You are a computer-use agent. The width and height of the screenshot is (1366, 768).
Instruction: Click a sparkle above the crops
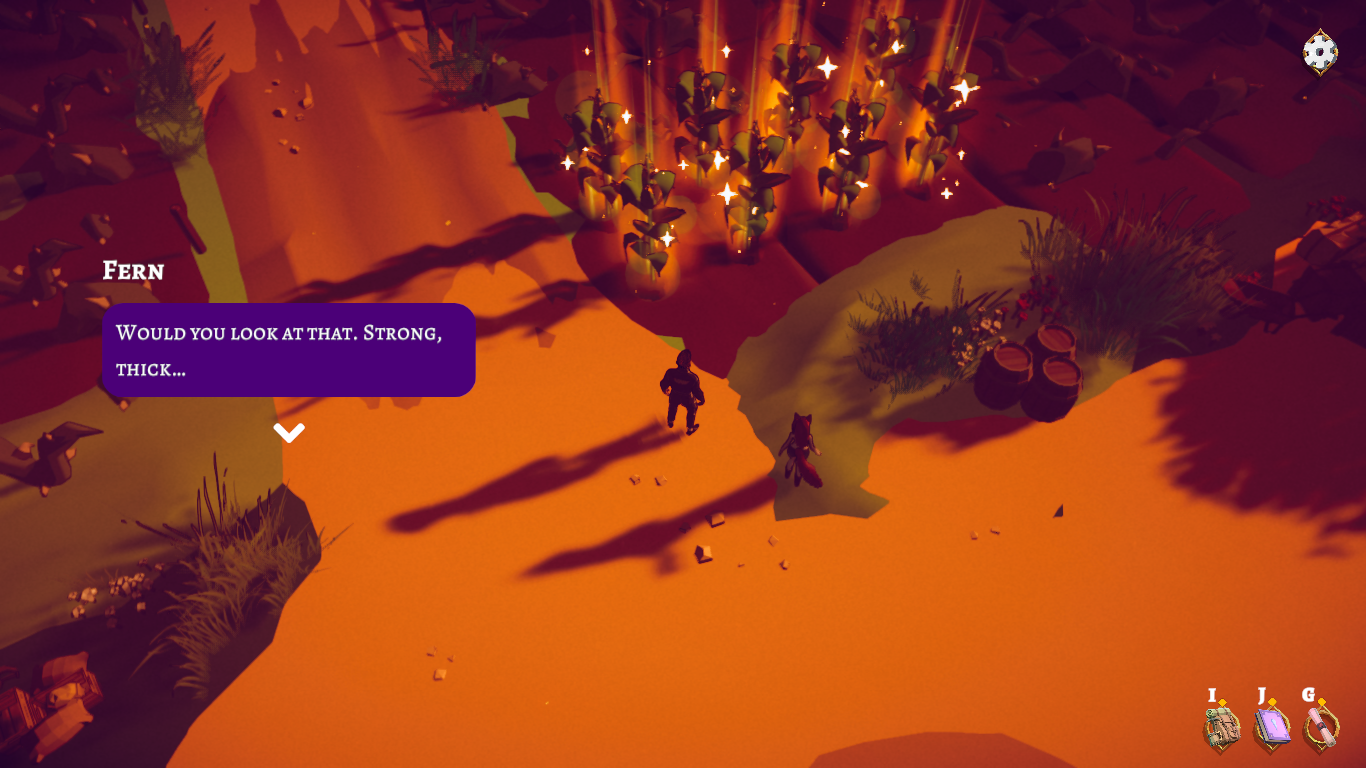click(x=826, y=70)
